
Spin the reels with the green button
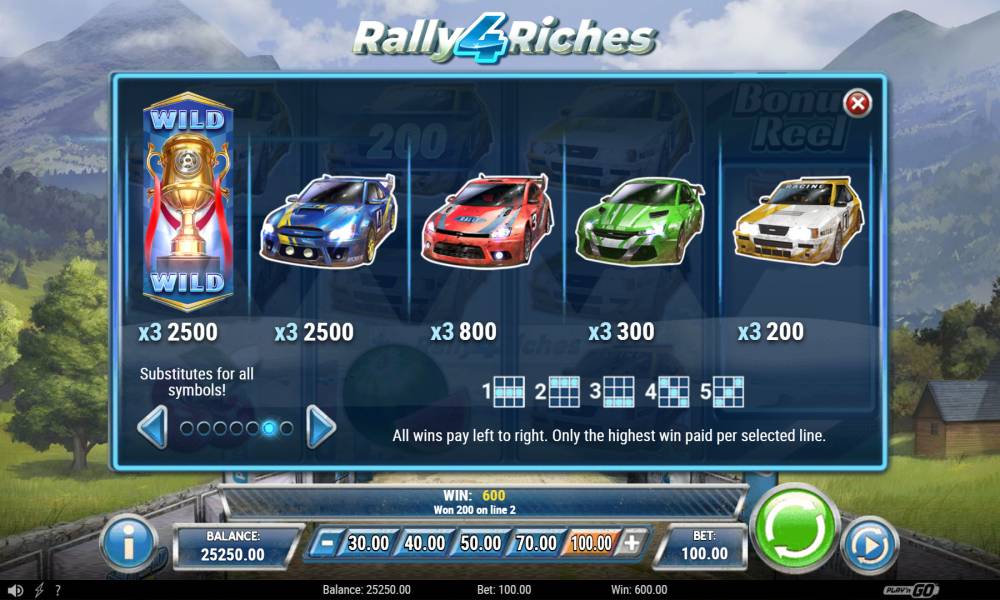(x=795, y=527)
